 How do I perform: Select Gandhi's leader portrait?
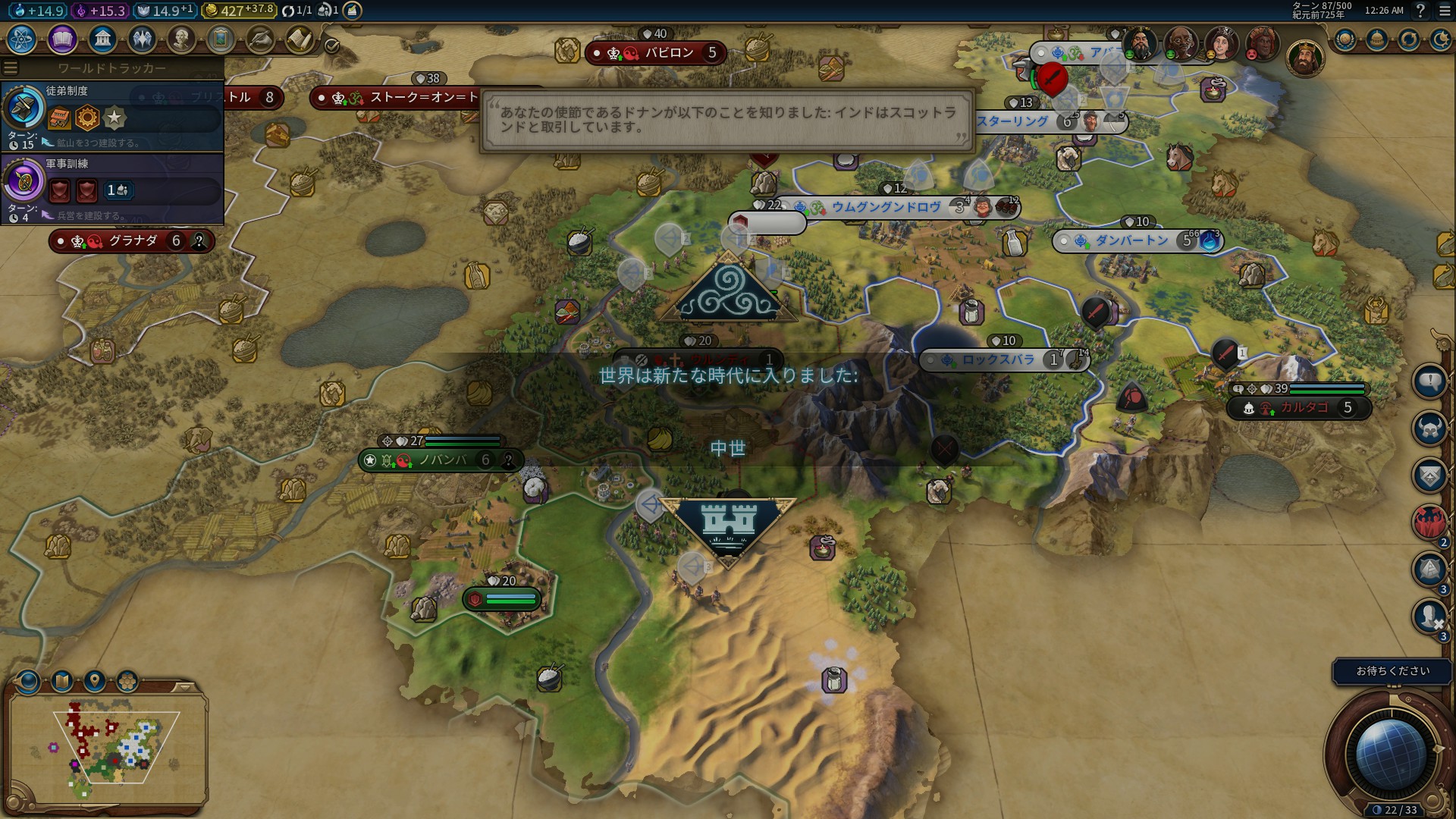click(1180, 43)
